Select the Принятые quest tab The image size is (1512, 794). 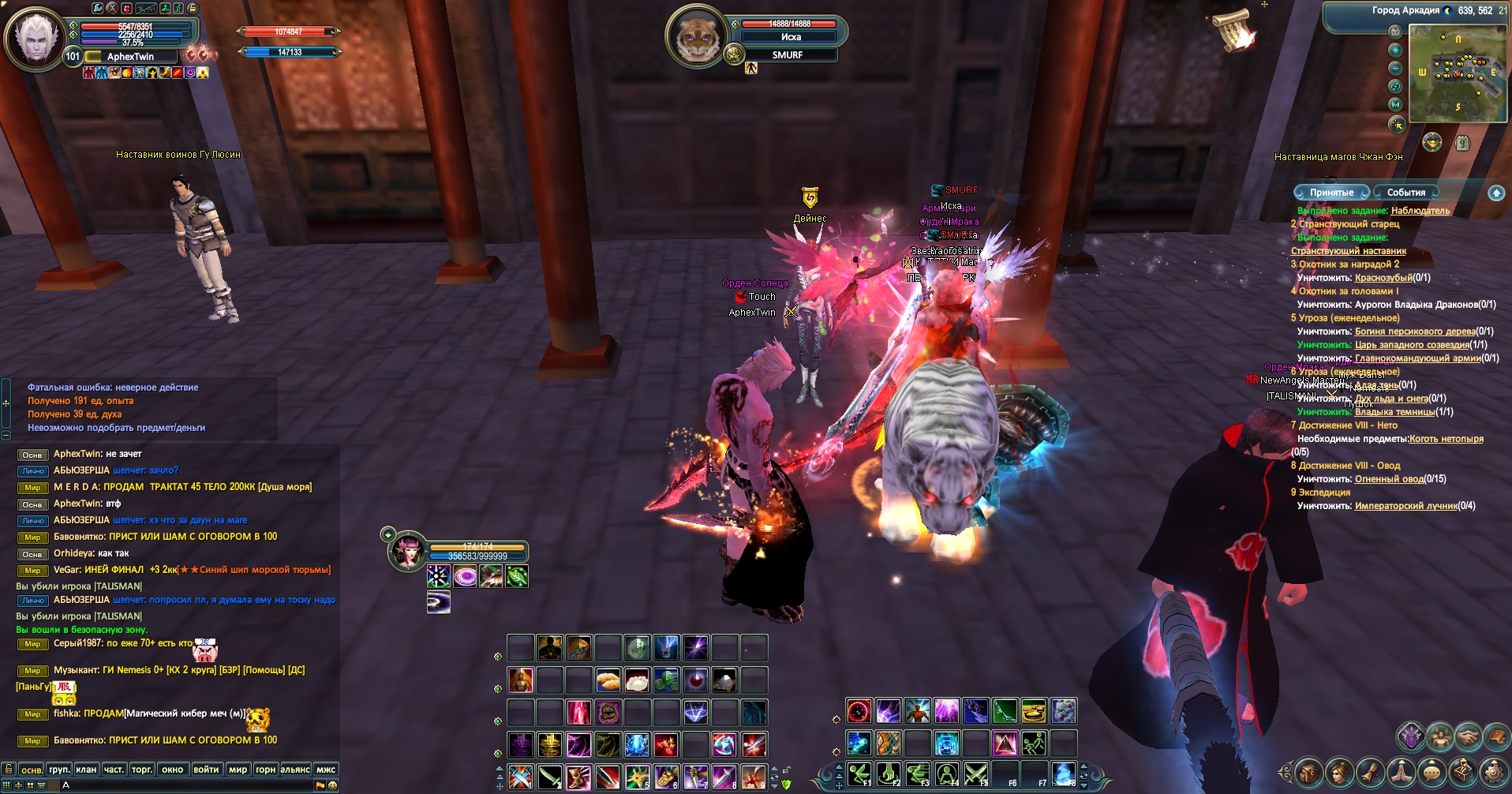click(1331, 193)
